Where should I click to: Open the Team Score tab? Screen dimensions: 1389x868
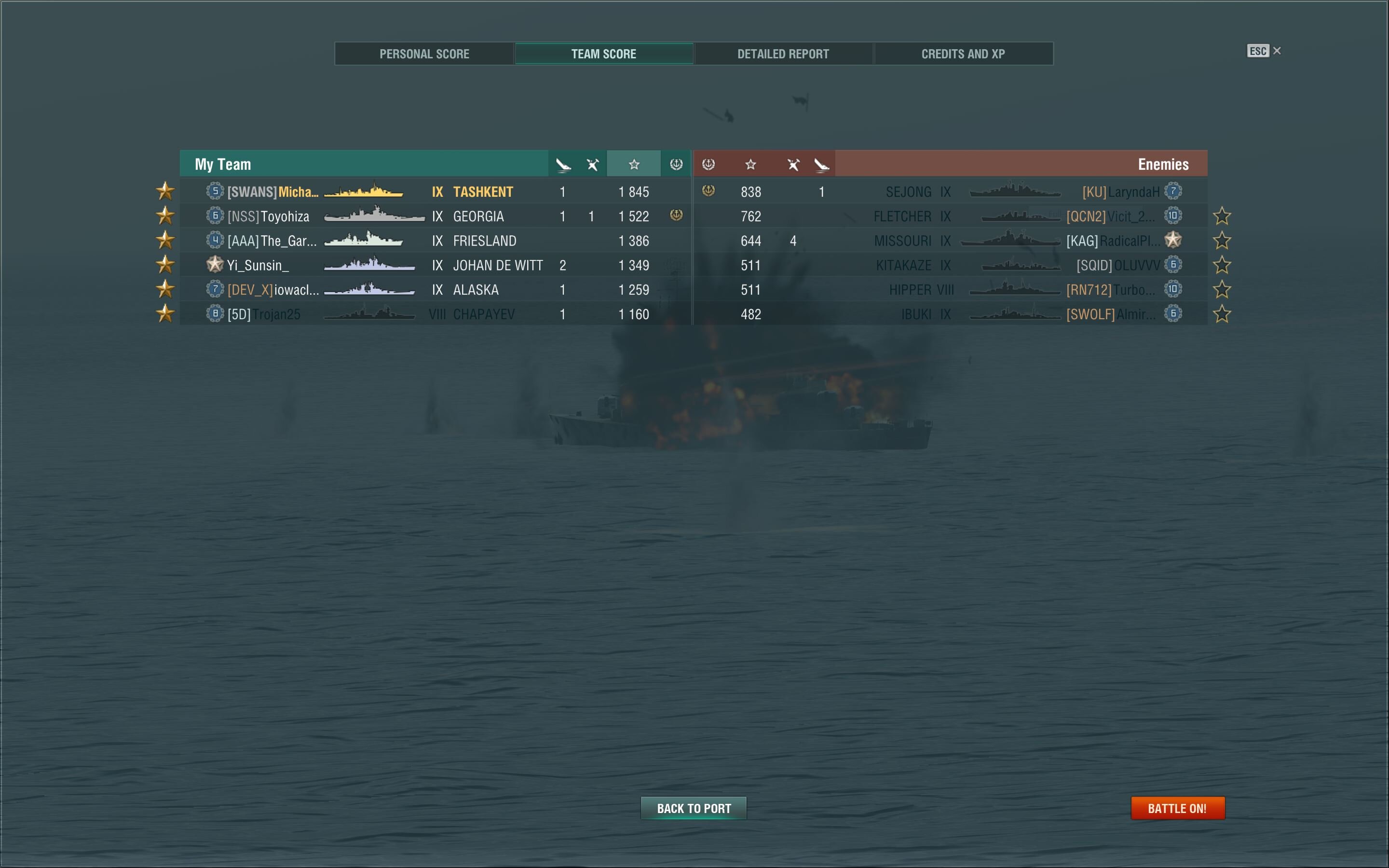603,54
